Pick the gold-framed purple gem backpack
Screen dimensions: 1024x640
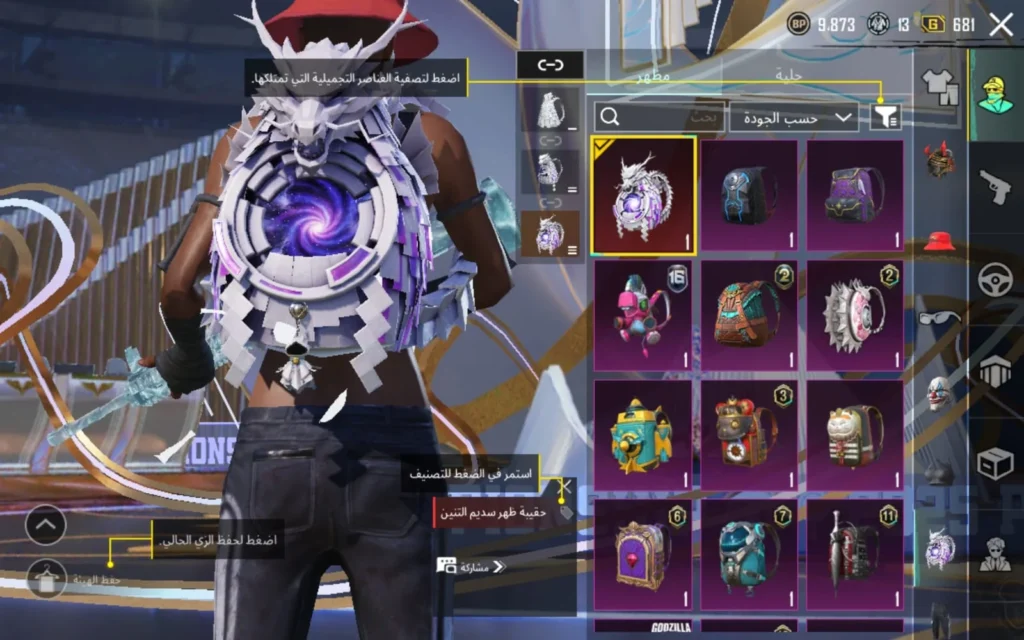point(643,555)
